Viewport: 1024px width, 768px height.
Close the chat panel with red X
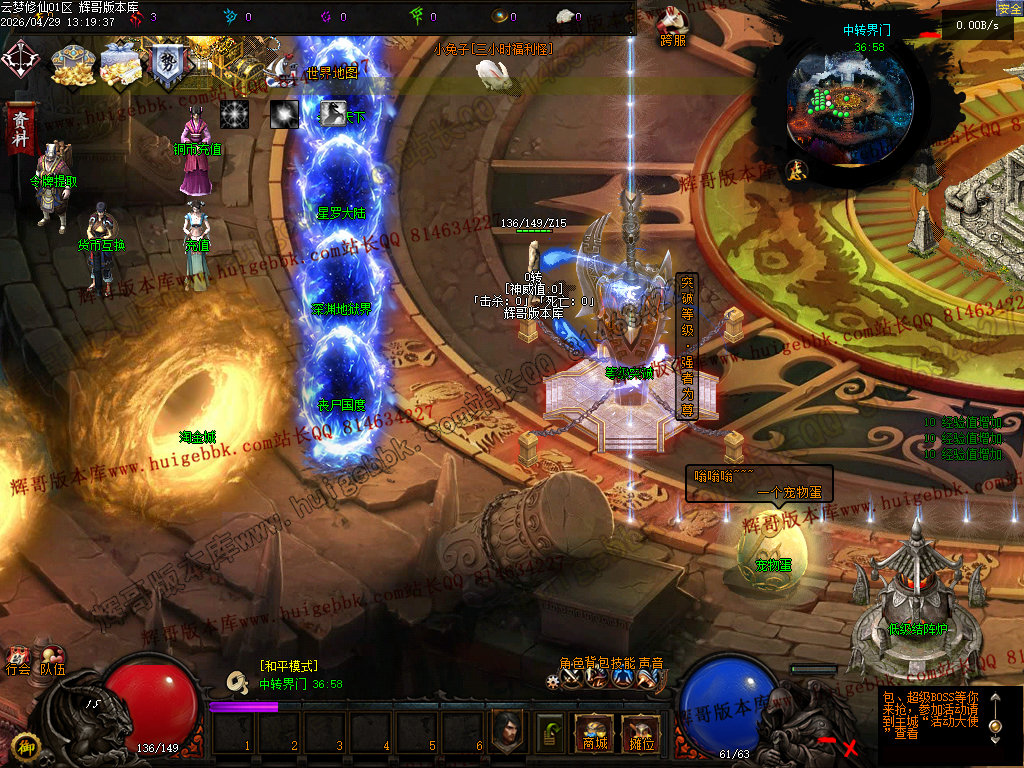pos(851,747)
